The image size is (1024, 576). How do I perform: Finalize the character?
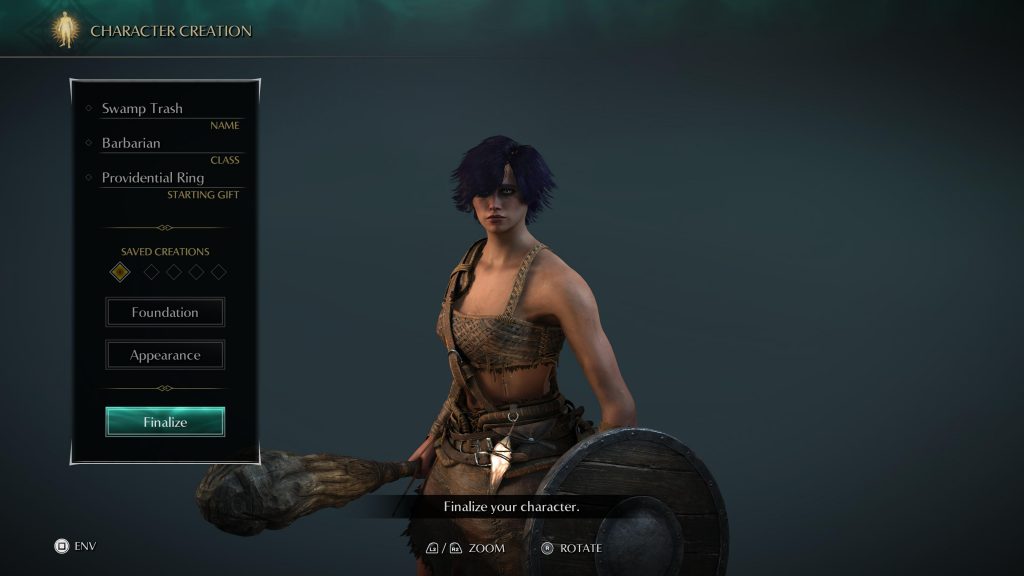click(x=165, y=422)
